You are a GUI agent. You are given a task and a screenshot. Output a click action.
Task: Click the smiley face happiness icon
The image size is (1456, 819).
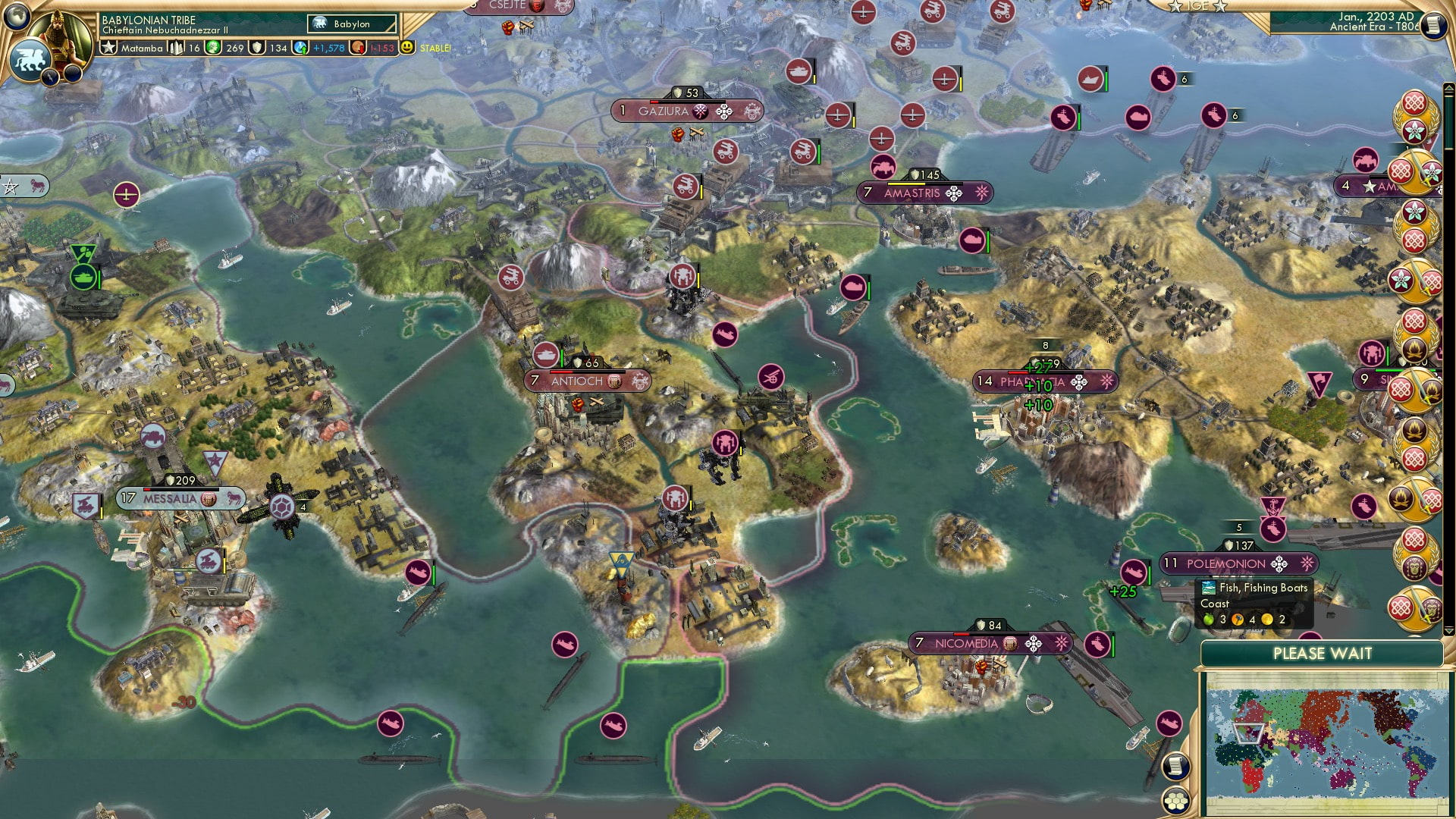pyautogui.click(x=407, y=47)
